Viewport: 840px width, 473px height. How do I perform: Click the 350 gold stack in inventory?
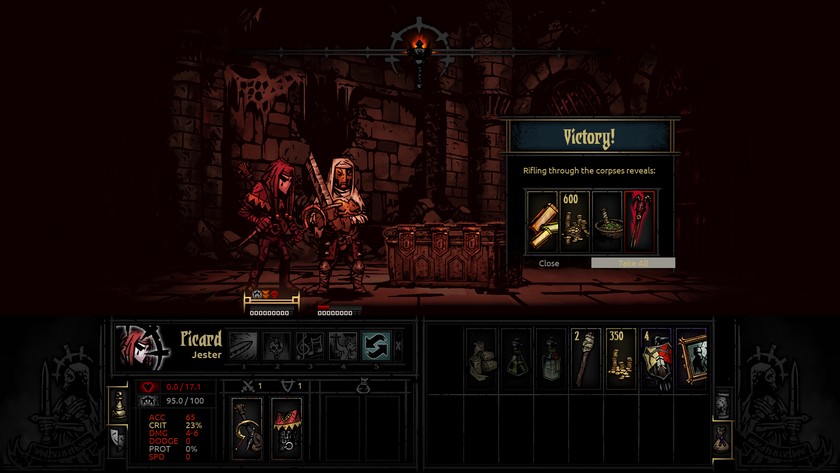(x=620, y=357)
